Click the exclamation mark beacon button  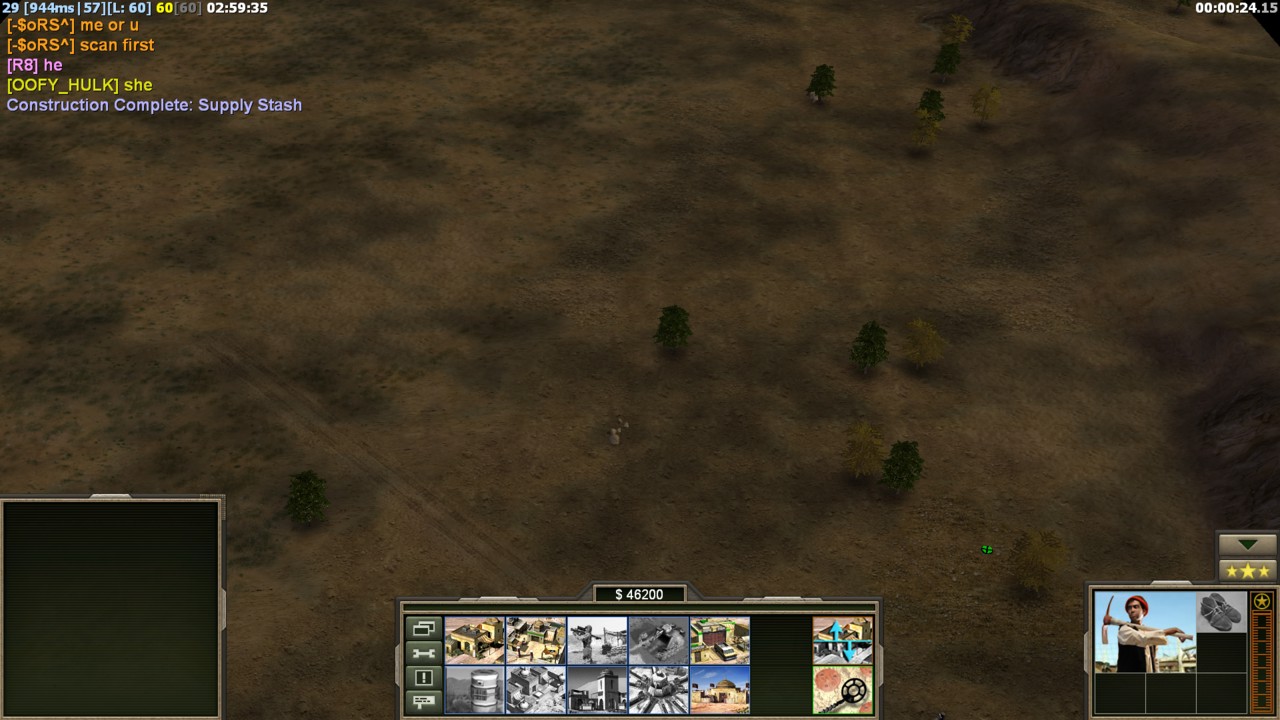(x=423, y=677)
